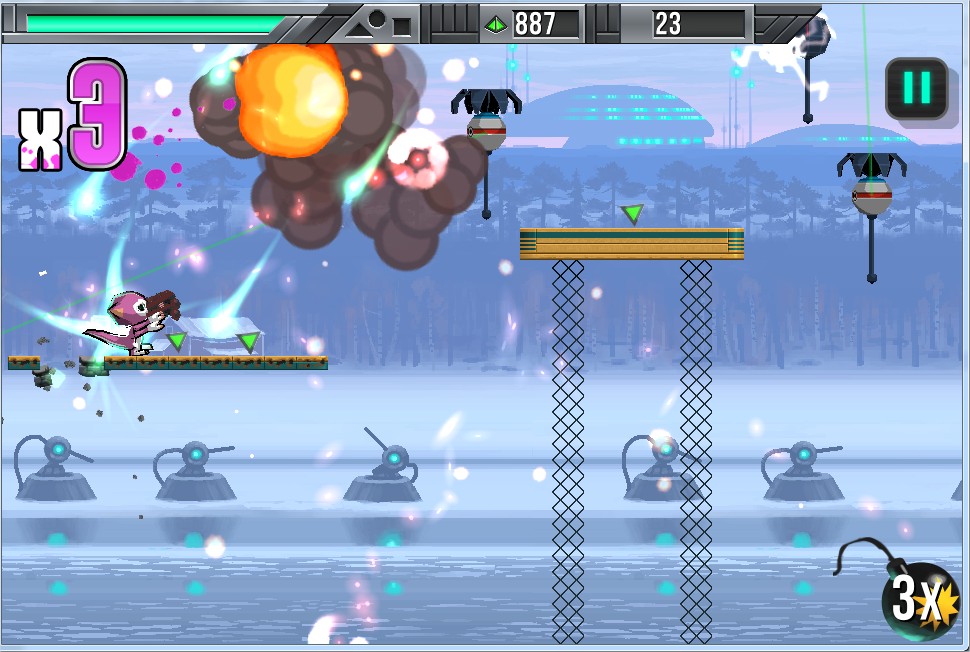Pause the game with the pause button
Image resolution: width=970 pixels, height=652 pixels.
[916, 89]
